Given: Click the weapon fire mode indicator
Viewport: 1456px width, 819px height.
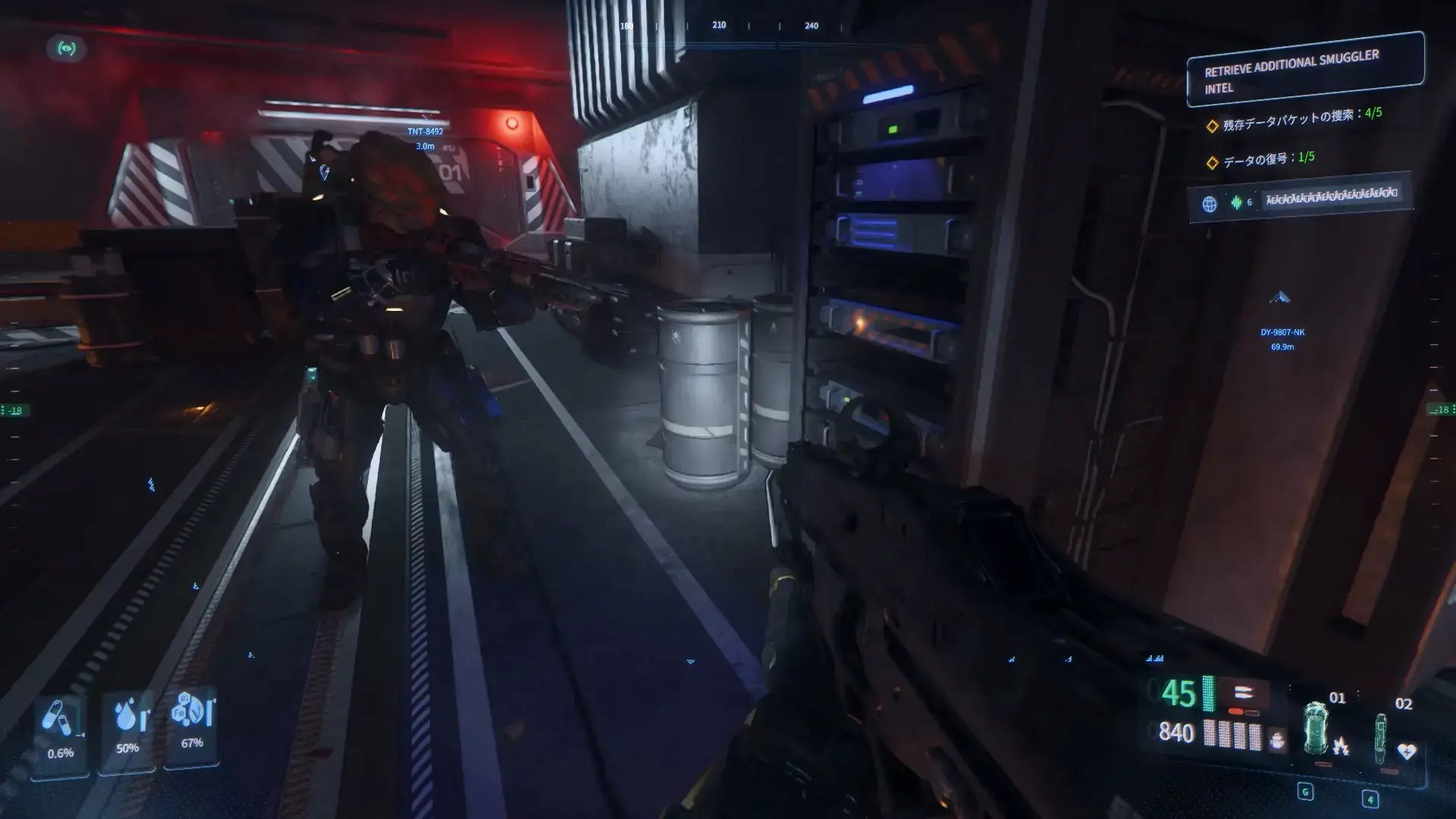Looking at the screenshot, I should (x=1243, y=692).
